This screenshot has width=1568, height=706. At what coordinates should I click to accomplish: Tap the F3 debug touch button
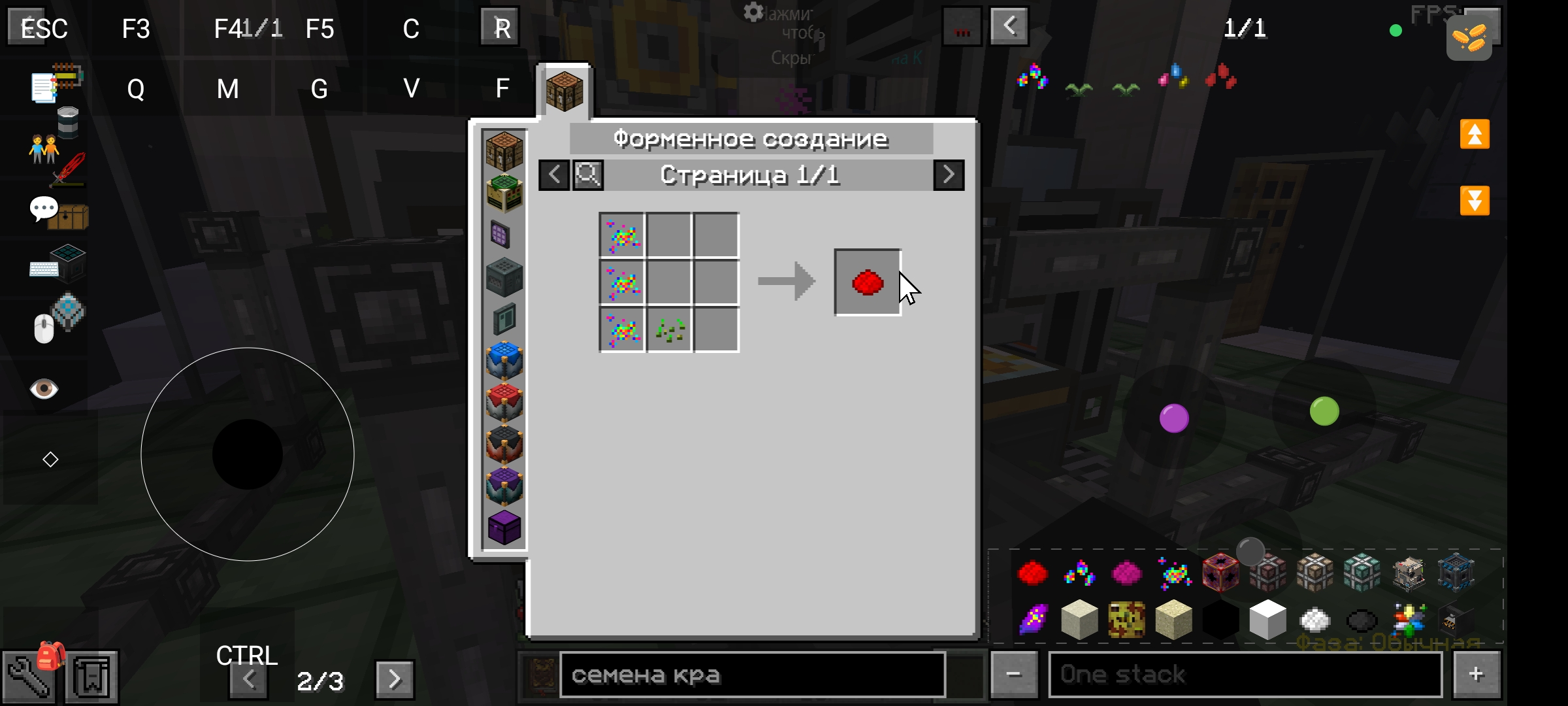point(136,29)
